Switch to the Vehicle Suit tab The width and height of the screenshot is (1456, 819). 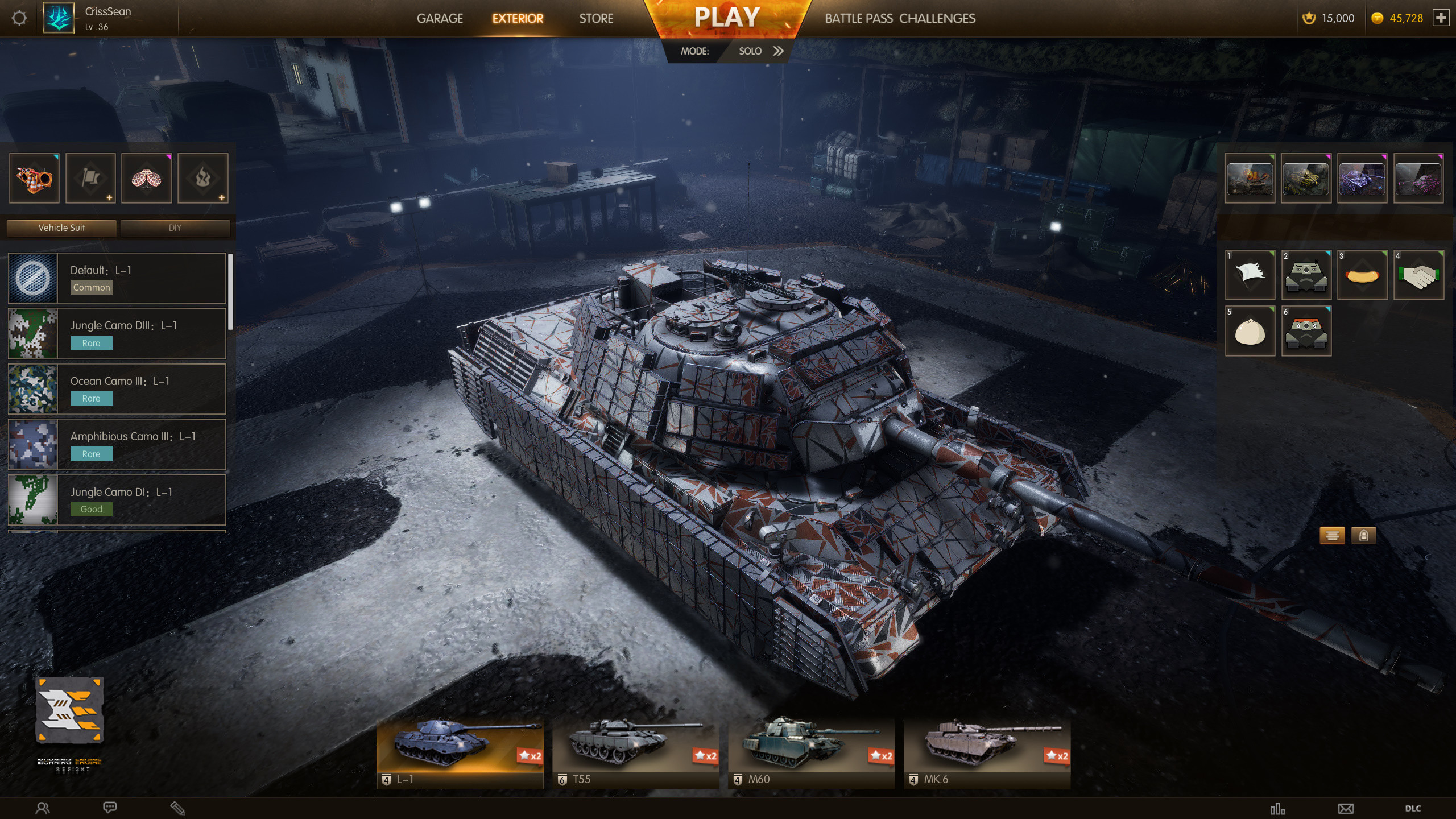(x=60, y=227)
